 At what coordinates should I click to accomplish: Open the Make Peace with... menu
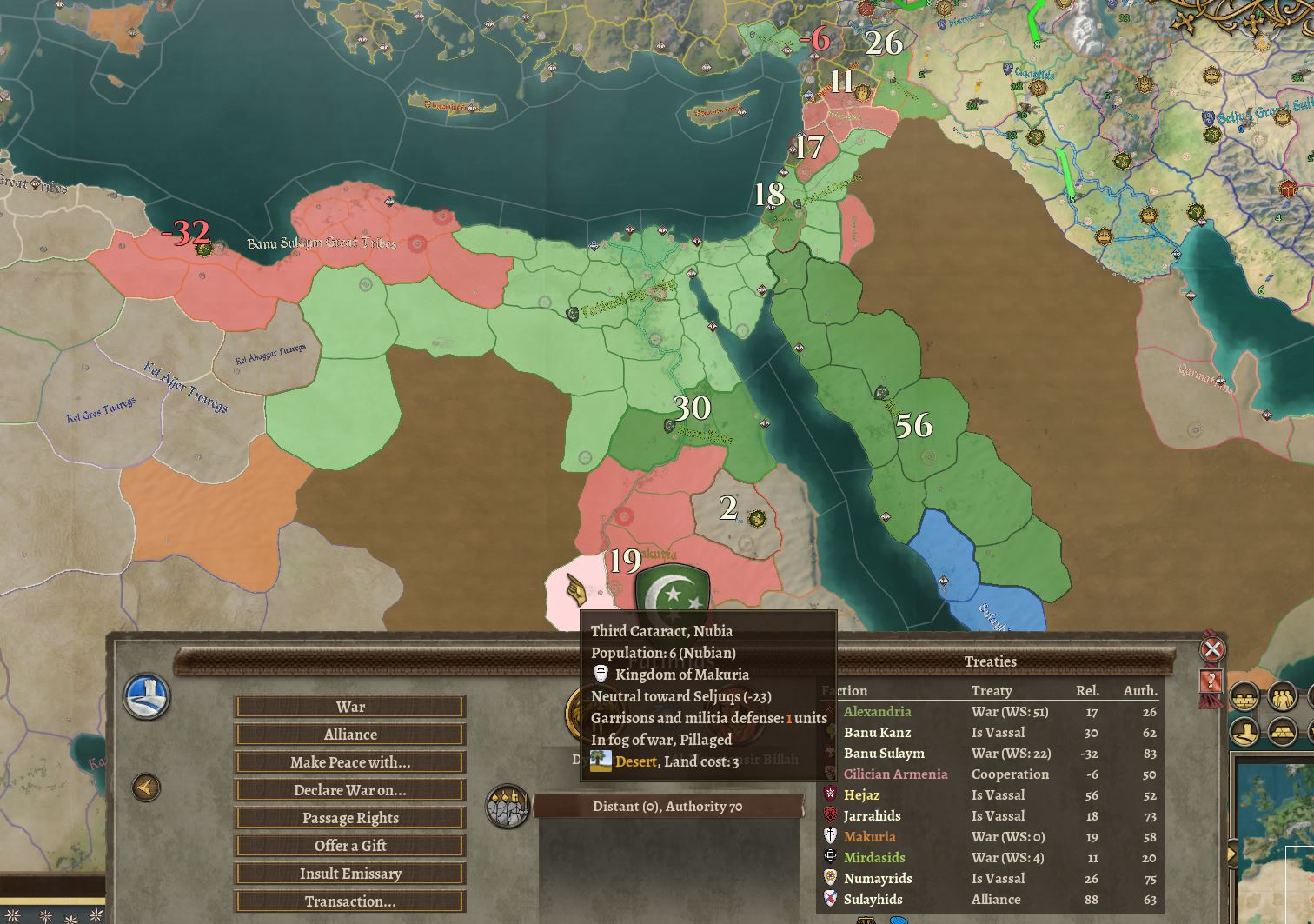pos(349,761)
